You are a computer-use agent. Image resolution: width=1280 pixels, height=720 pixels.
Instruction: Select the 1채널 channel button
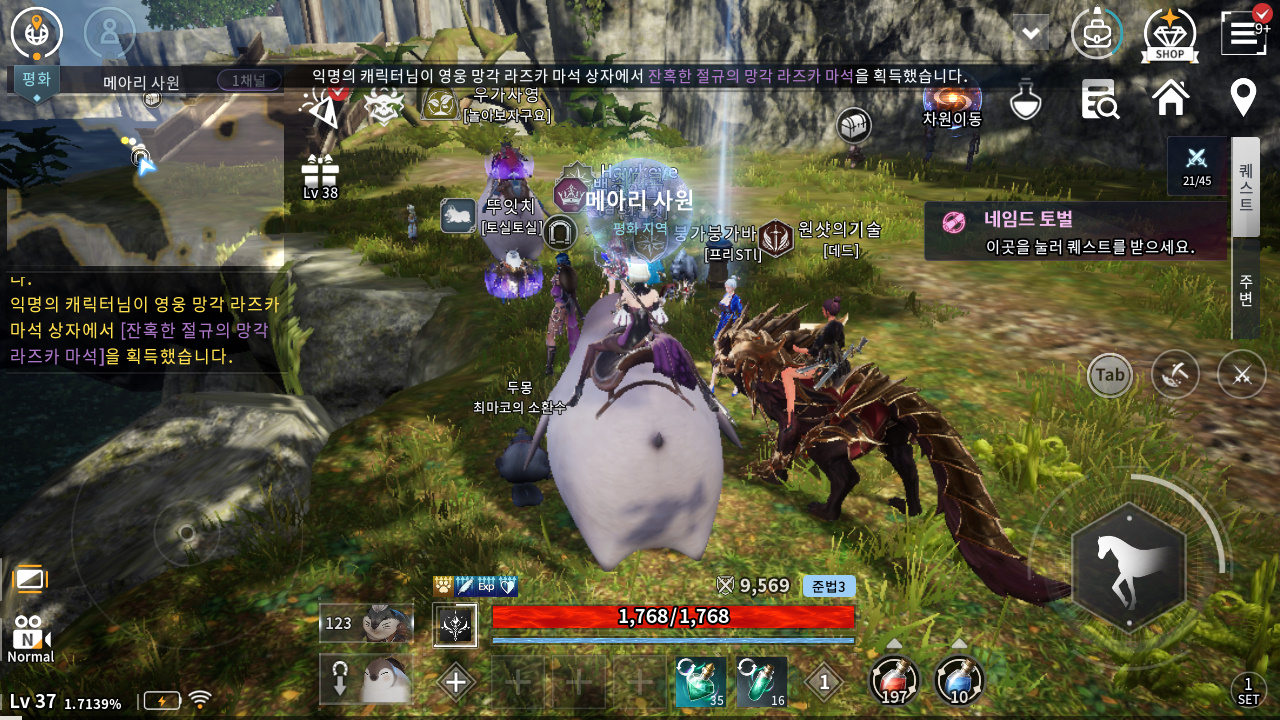(x=249, y=81)
